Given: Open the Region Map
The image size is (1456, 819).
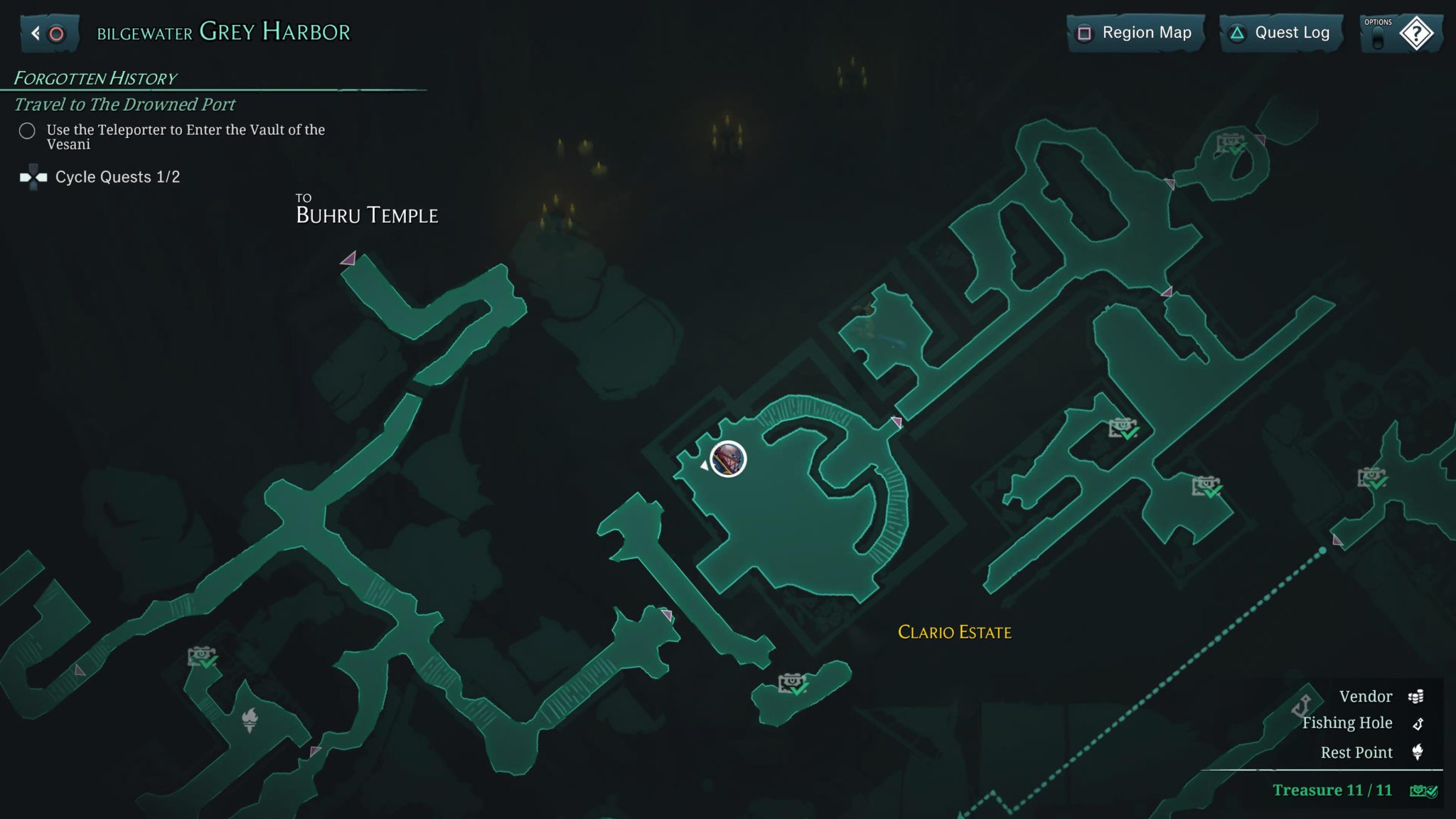Looking at the screenshot, I should tap(1135, 33).
